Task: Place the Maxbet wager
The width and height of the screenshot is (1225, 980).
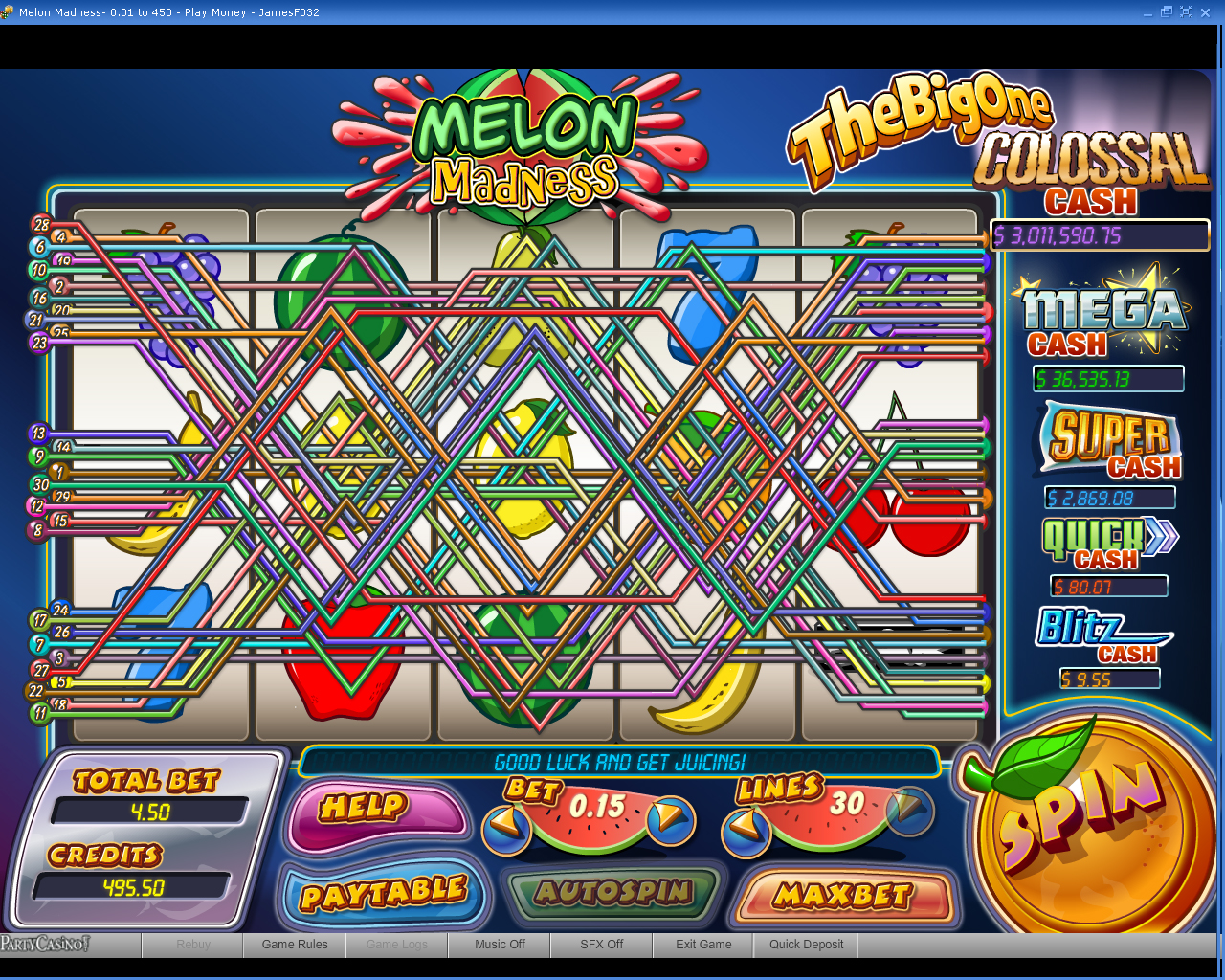Action: click(842, 896)
